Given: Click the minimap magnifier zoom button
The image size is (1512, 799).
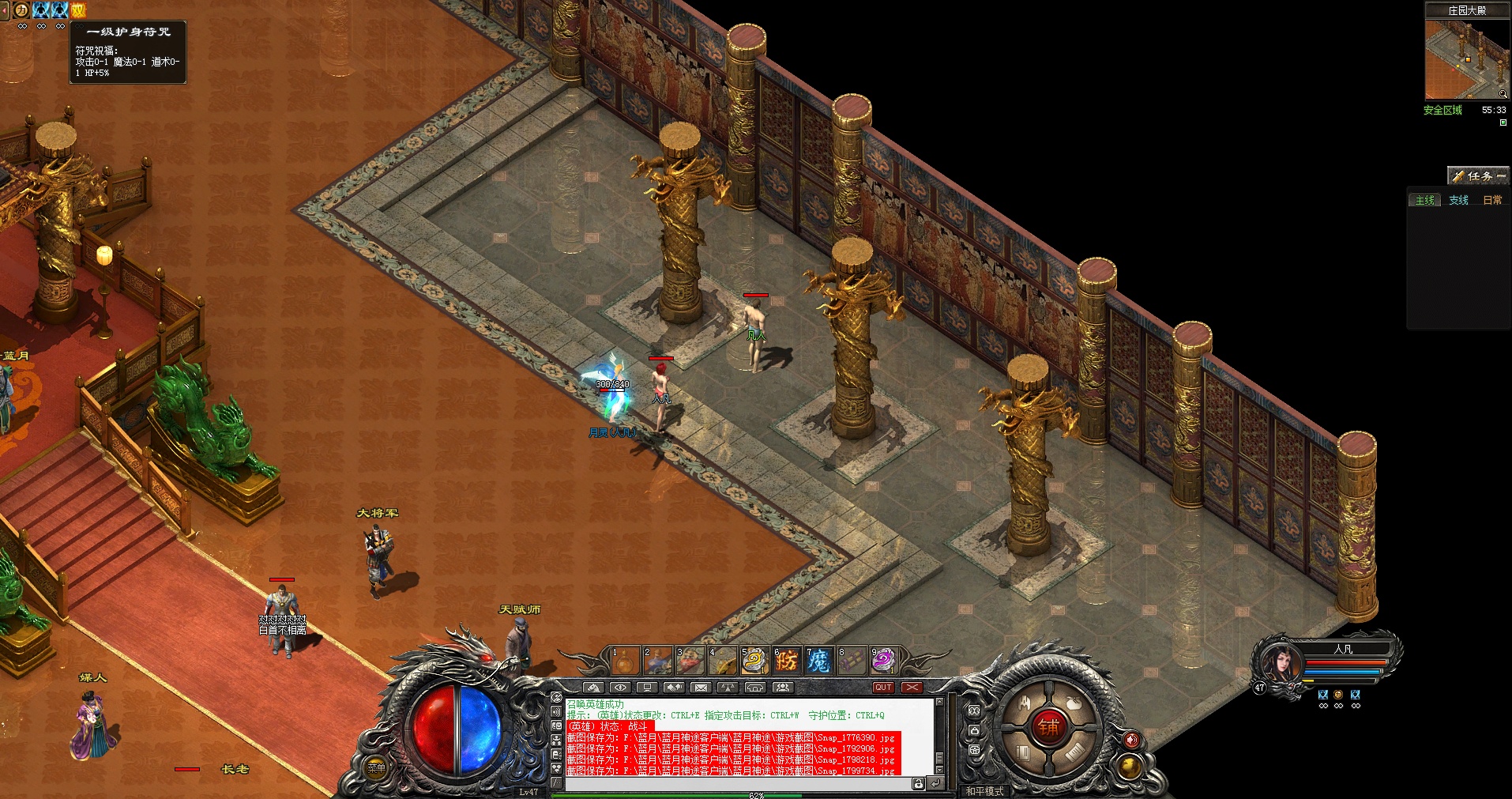Looking at the screenshot, I should [1503, 94].
